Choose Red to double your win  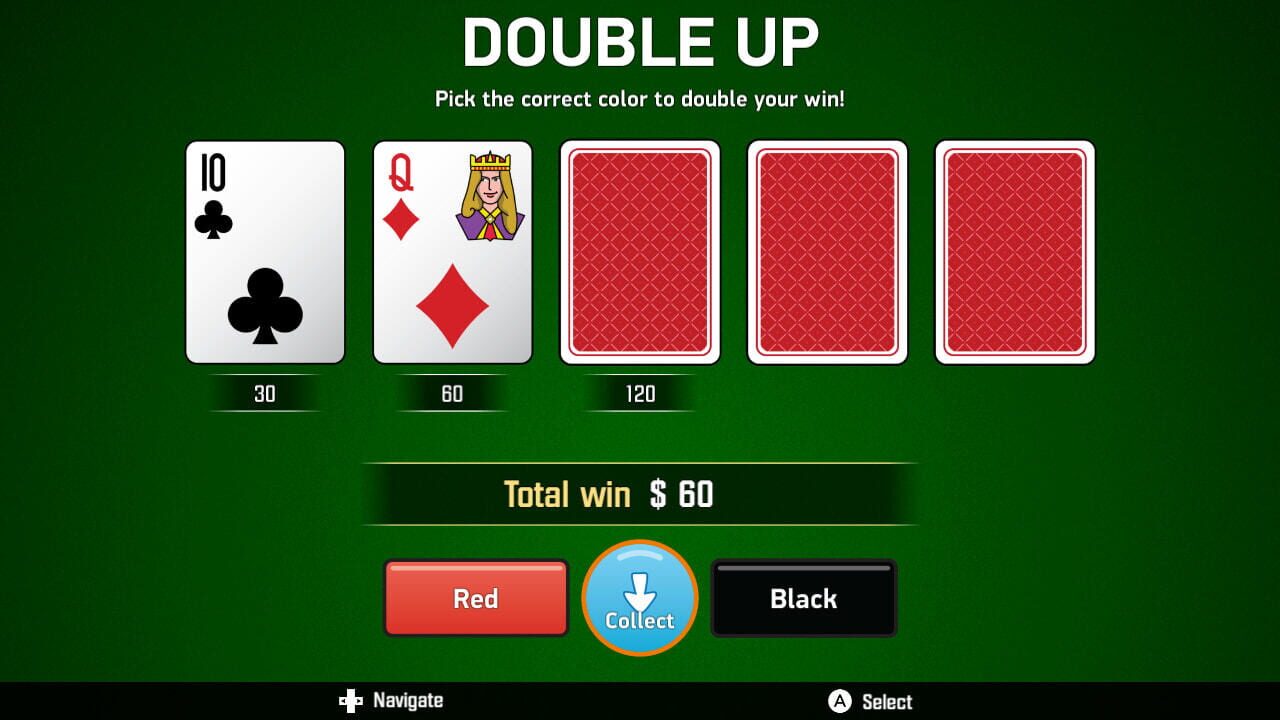pyautogui.click(x=475, y=598)
